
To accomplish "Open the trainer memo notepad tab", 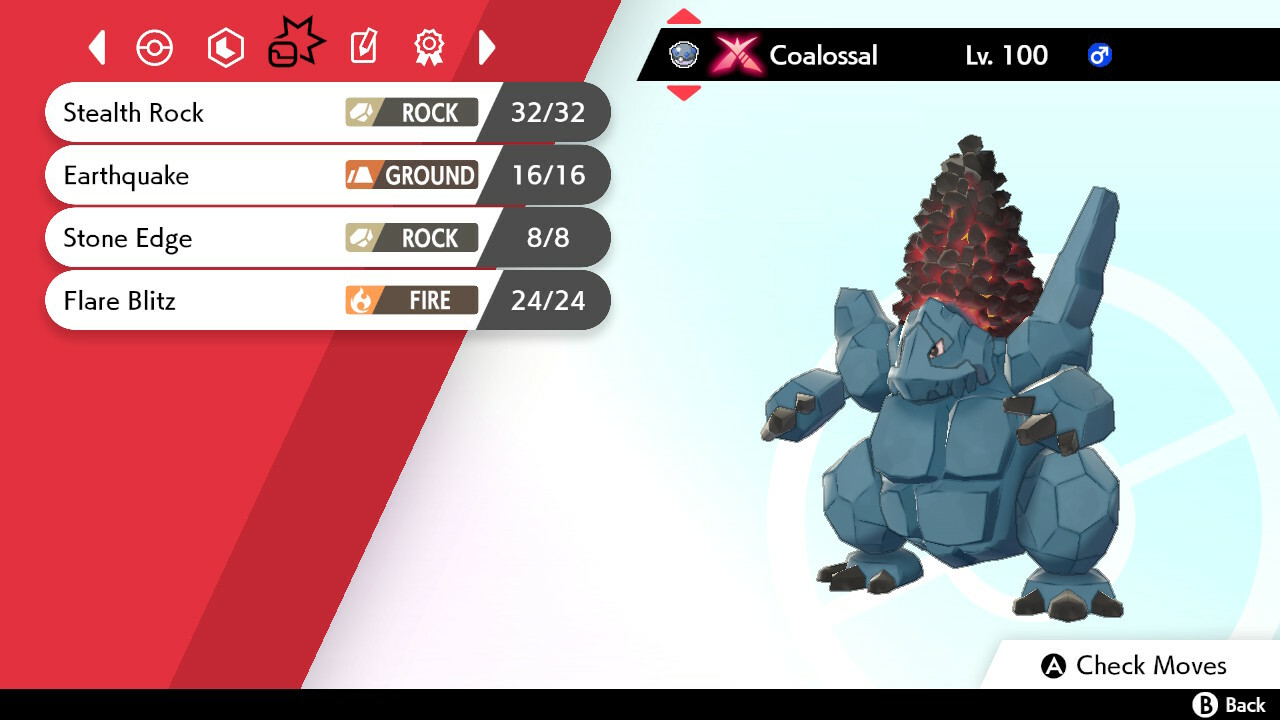I will point(363,47).
